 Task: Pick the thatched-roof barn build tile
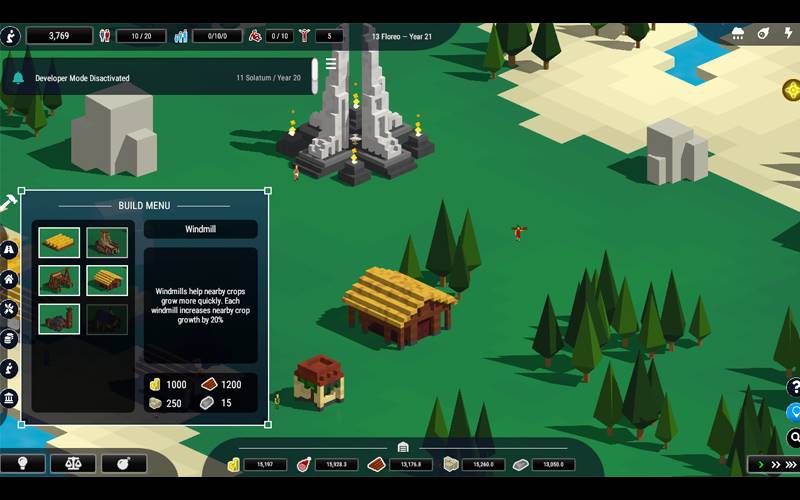click(106, 280)
